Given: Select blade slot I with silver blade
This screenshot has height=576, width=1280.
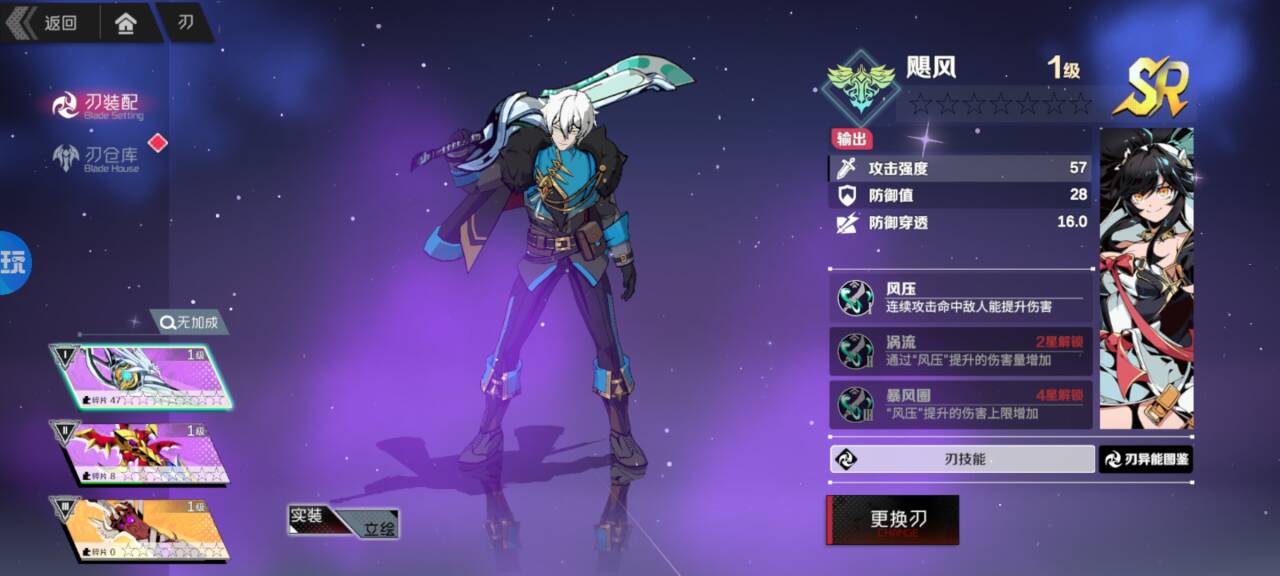Looking at the screenshot, I should click(142, 377).
